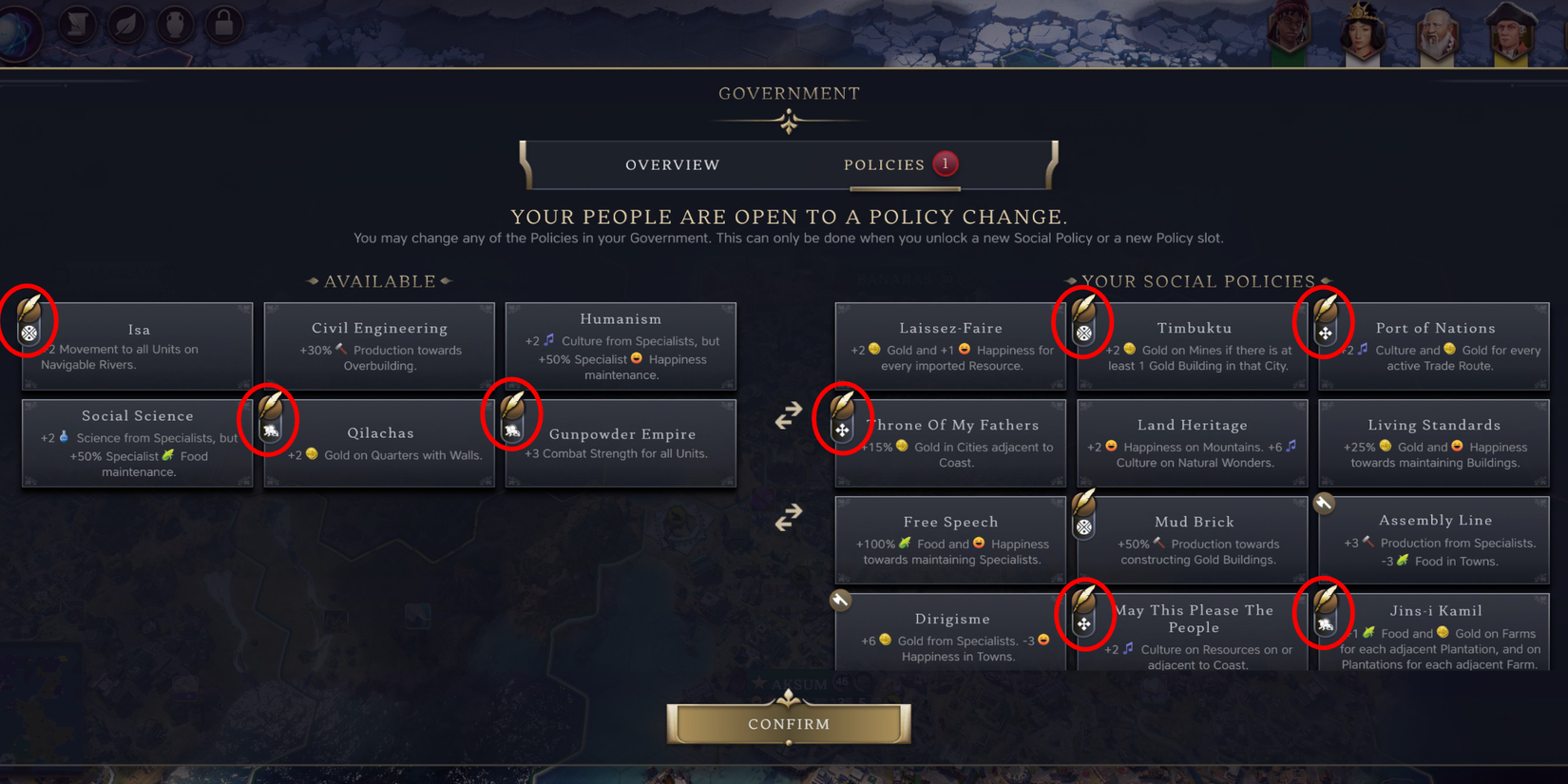Select the Humanism policy card
Viewport: 1568px width, 784px height.
[x=621, y=347]
